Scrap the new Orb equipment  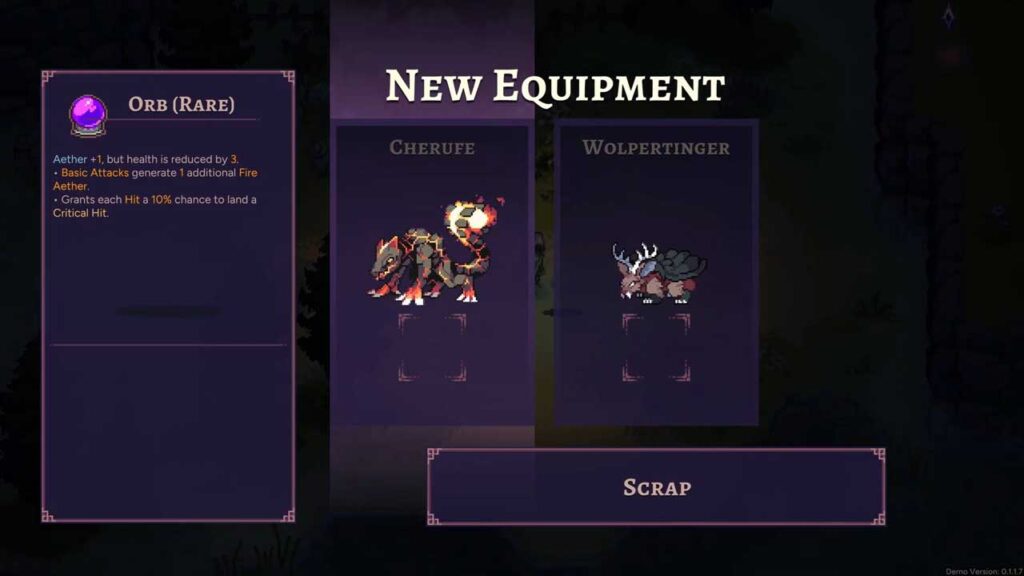(x=656, y=487)
